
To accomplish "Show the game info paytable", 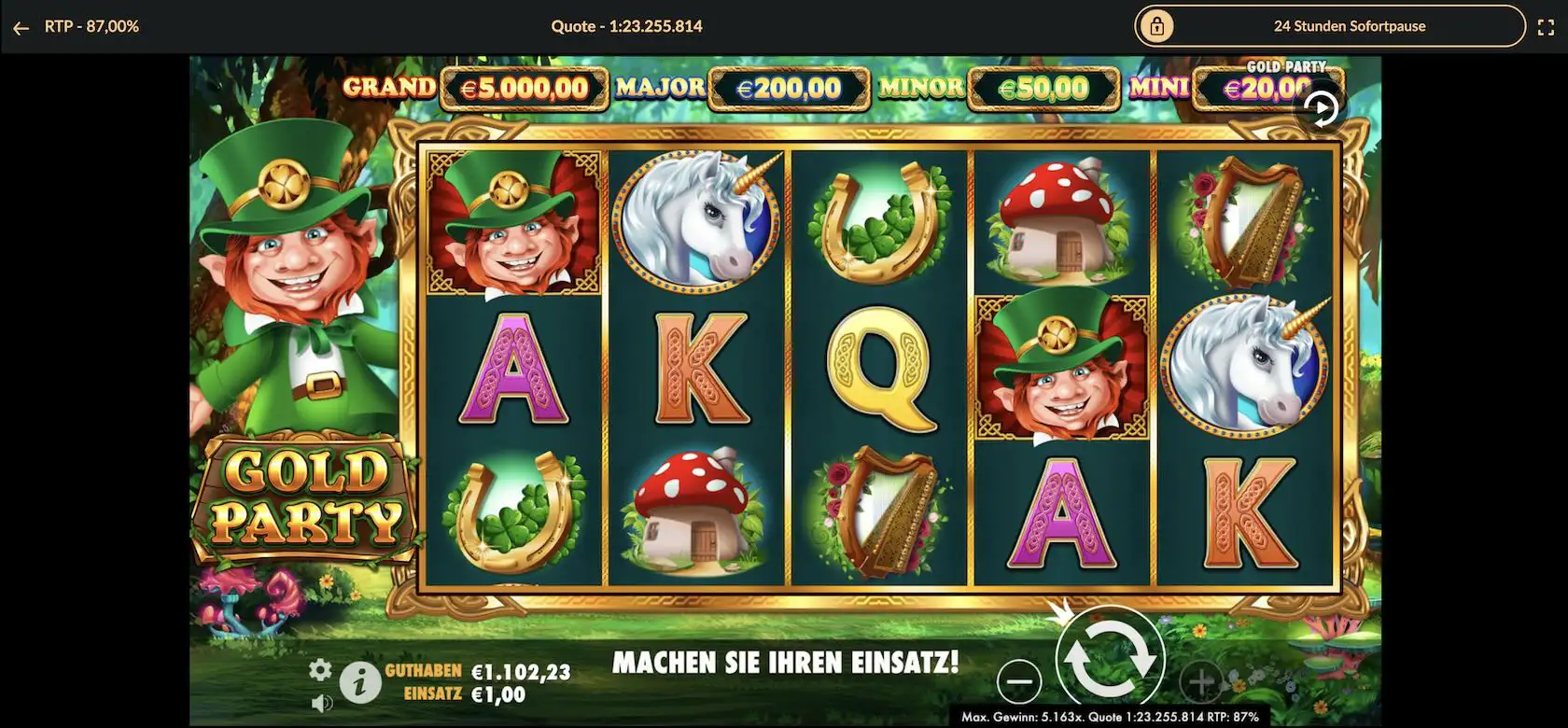I will pyautogui.click(x=359, y=683).
